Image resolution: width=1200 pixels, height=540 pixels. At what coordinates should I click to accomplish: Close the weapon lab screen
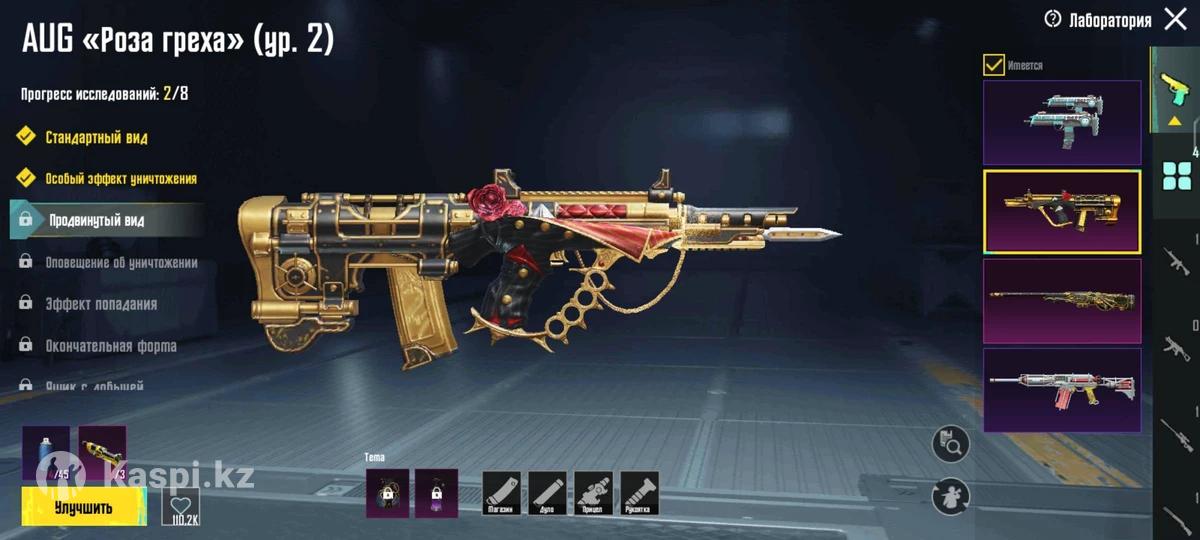pyautogui.click(x=1175, y=20)
